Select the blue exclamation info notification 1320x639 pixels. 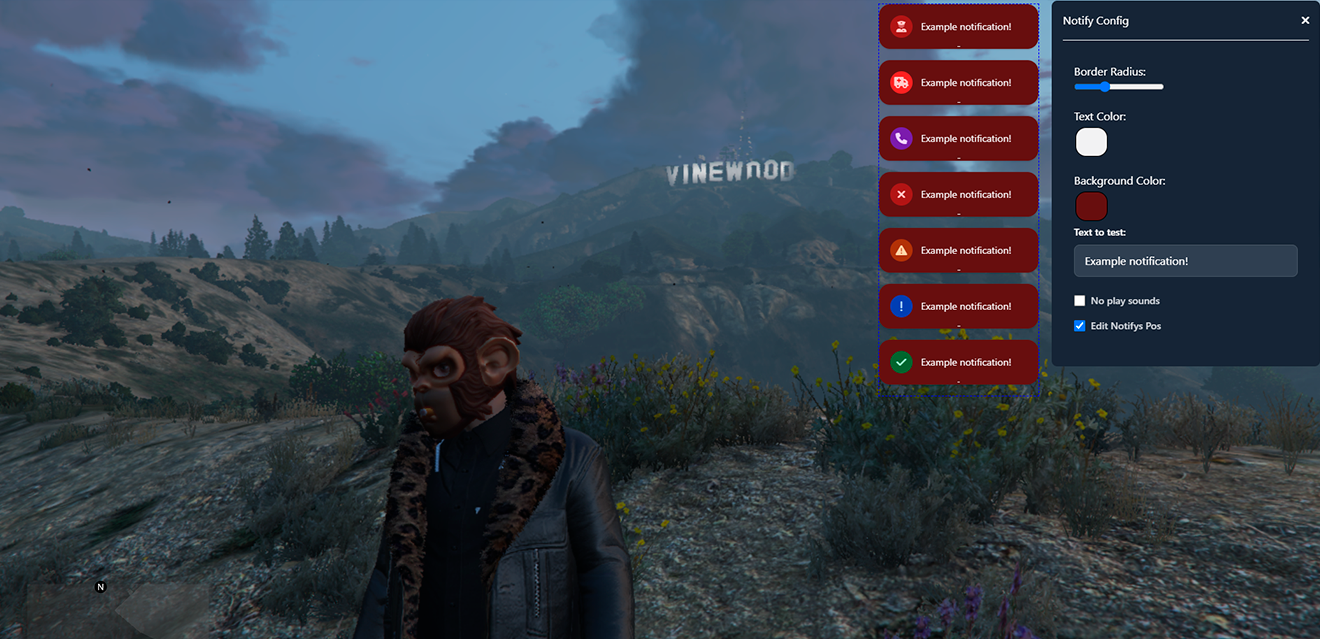tap(958, 306)
